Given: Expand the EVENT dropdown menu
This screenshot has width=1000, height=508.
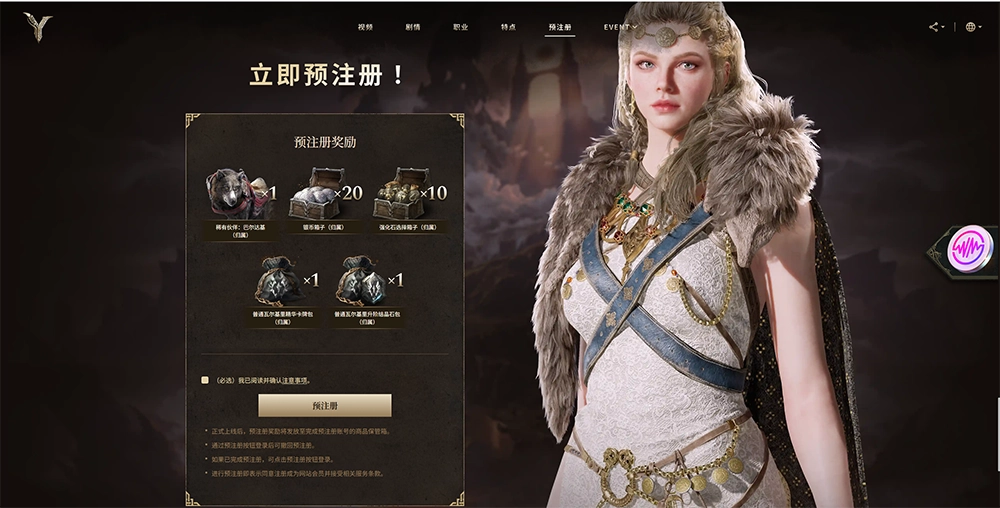Looking at the screenshot, I should pos(620,27).
